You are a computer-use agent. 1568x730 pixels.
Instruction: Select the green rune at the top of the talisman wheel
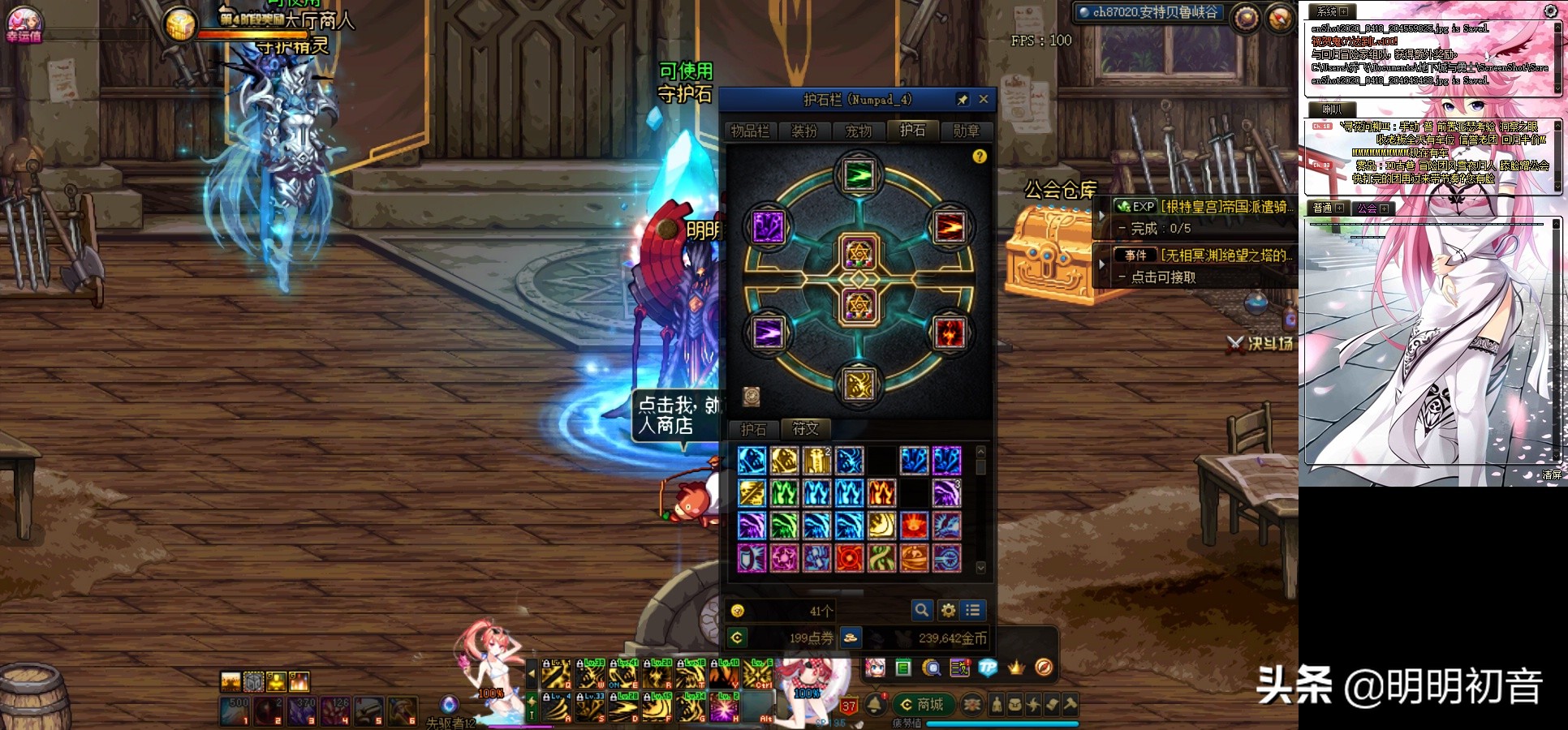859,175
